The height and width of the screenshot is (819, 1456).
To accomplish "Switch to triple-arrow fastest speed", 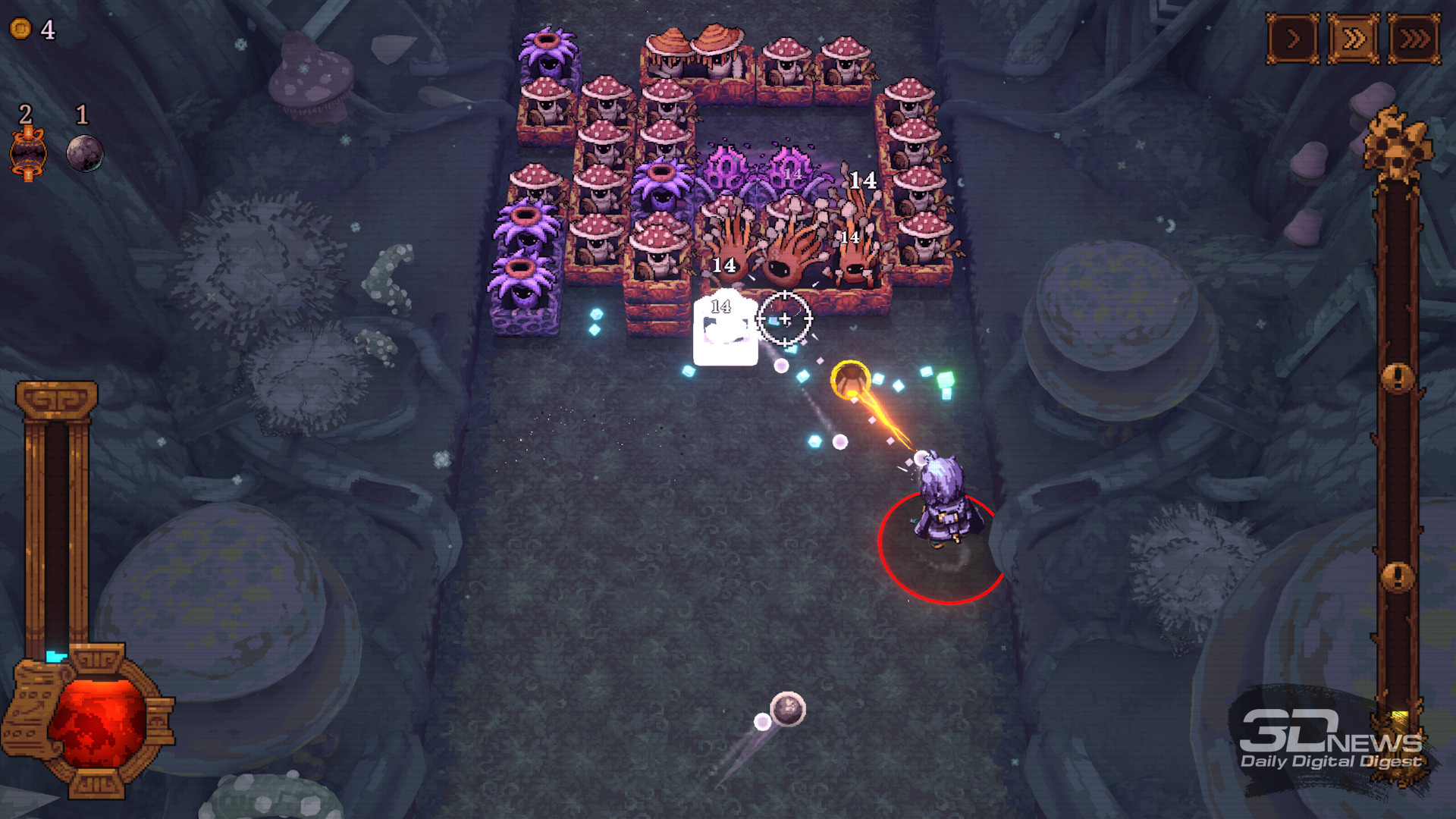I will [1414, 39].
